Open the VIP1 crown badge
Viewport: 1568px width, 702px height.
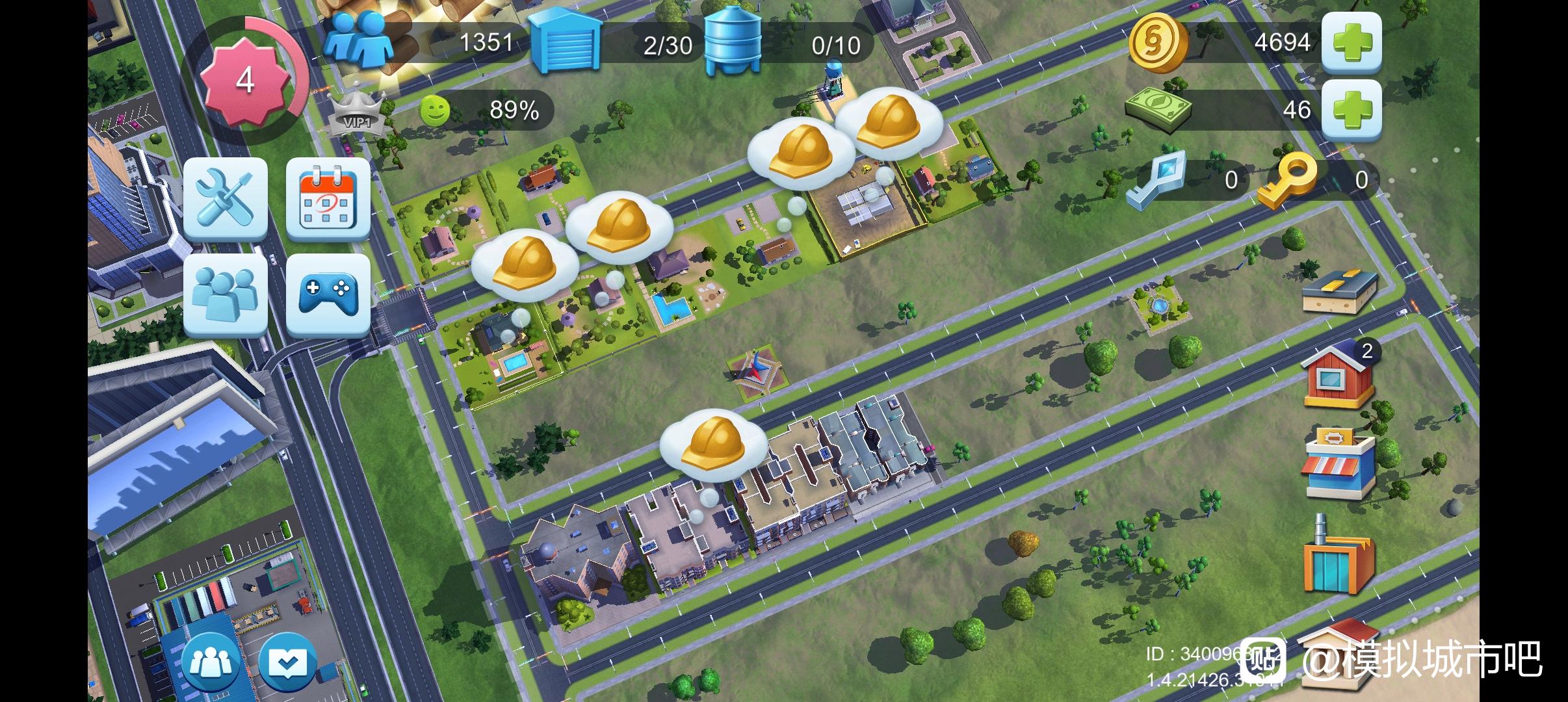click(357, 116)
